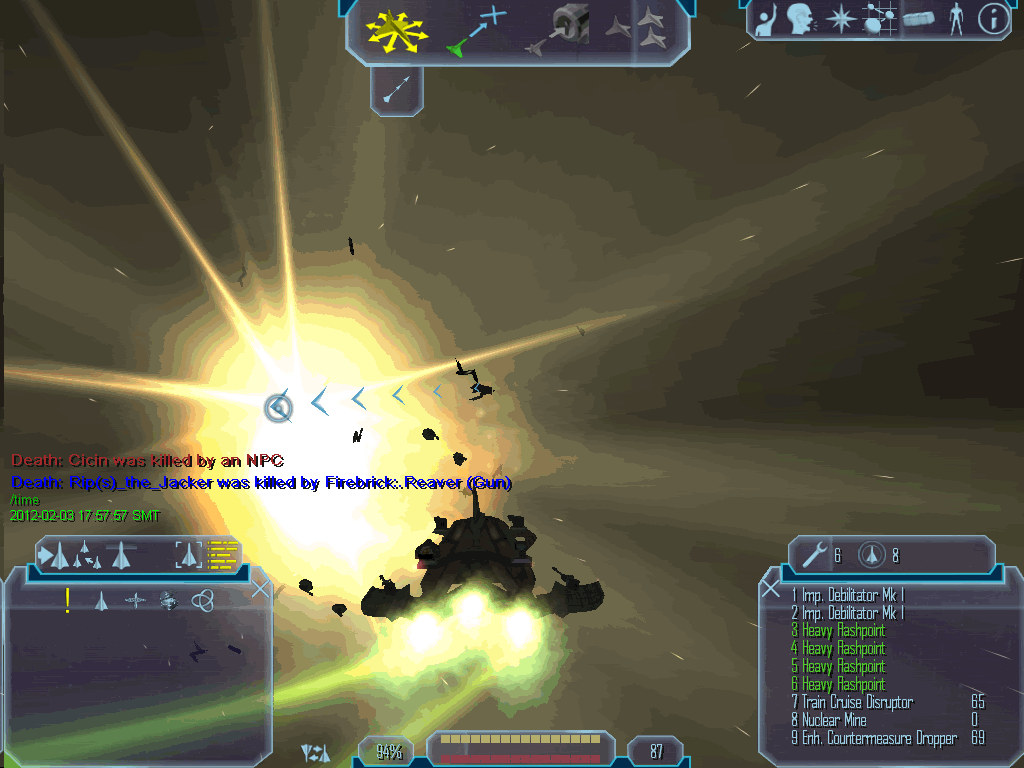The height and width of the screenshot is (768, 1024).
Task: Use the wrench hull repair item
Action: [x=815, y=554]
